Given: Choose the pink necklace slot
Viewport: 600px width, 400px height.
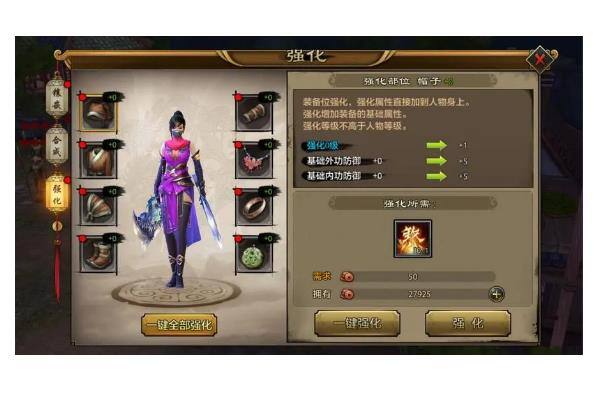Looking at the screenshot, I should 253,160.
